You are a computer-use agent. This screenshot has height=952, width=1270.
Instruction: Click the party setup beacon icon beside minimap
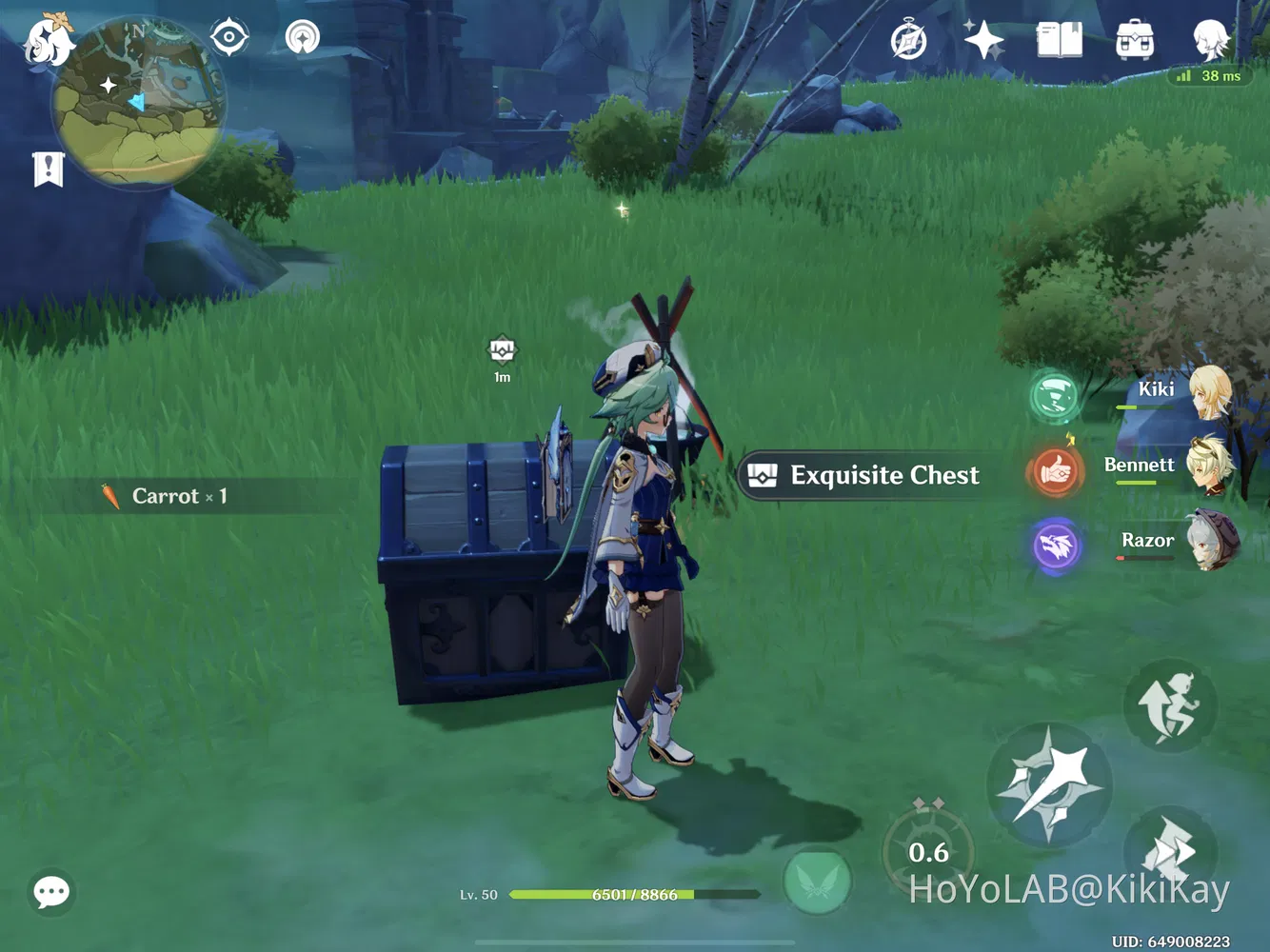(x=301, y=38)
